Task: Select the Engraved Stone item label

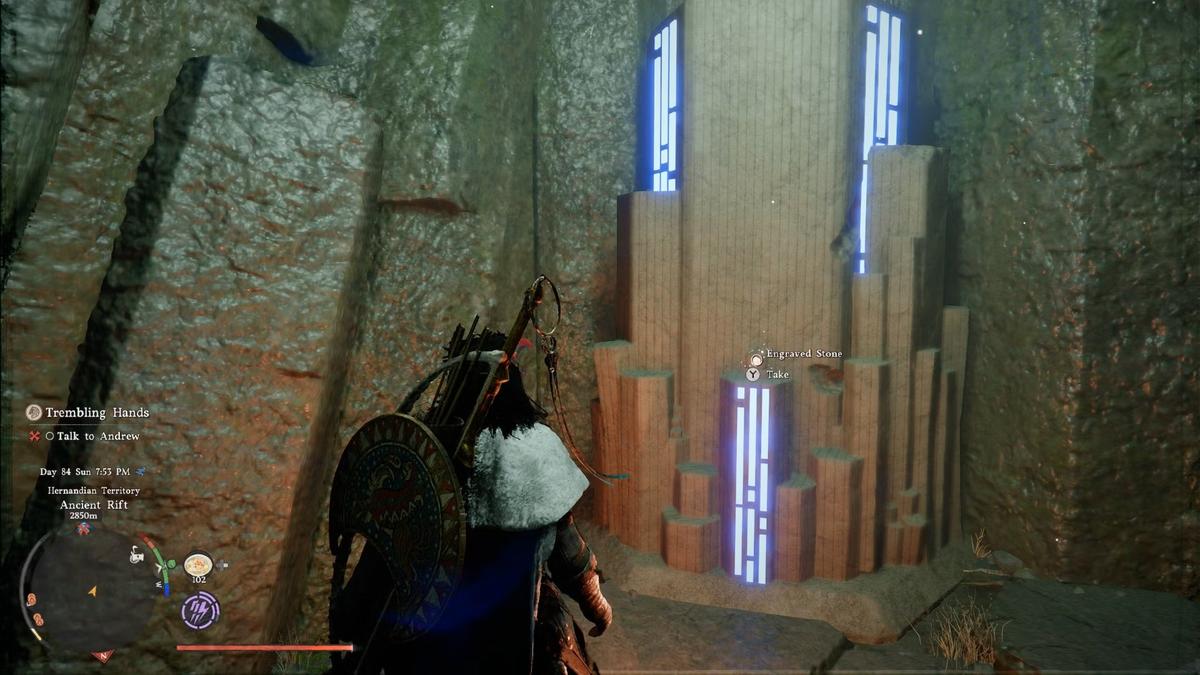Action: pos(803,354)
